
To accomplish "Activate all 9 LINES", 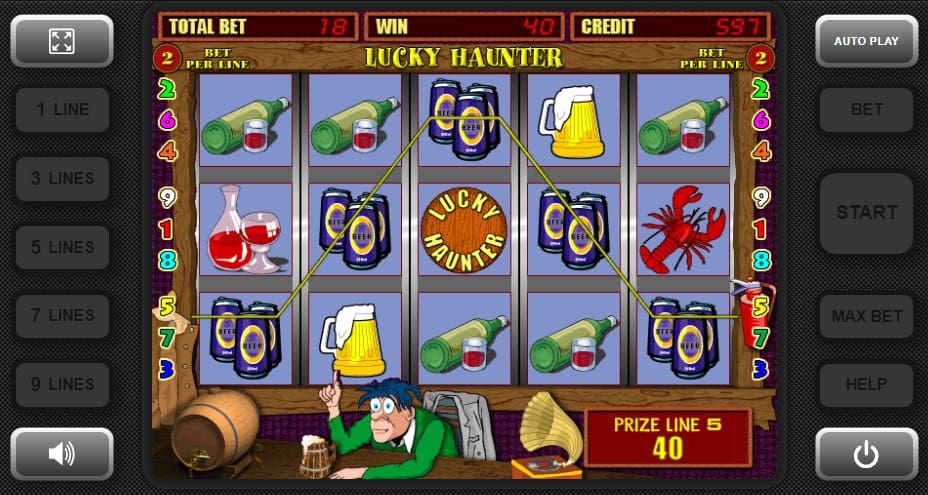I will click(62, 384).
